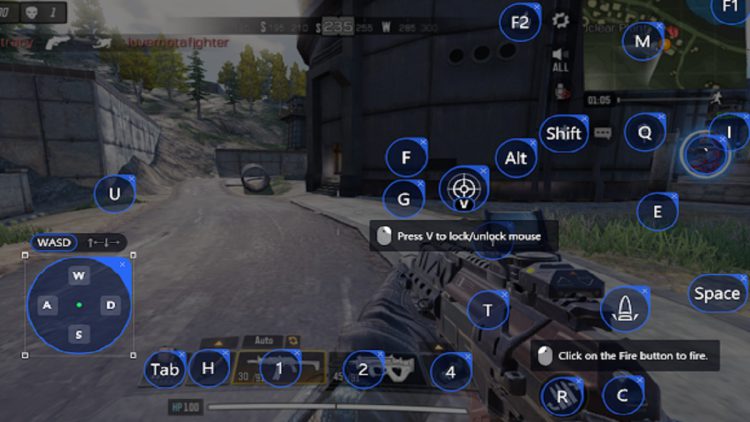Expand the orange up-arrow above the rifle slot
Viewport: 750px width, 422px height.
(219, 342)
